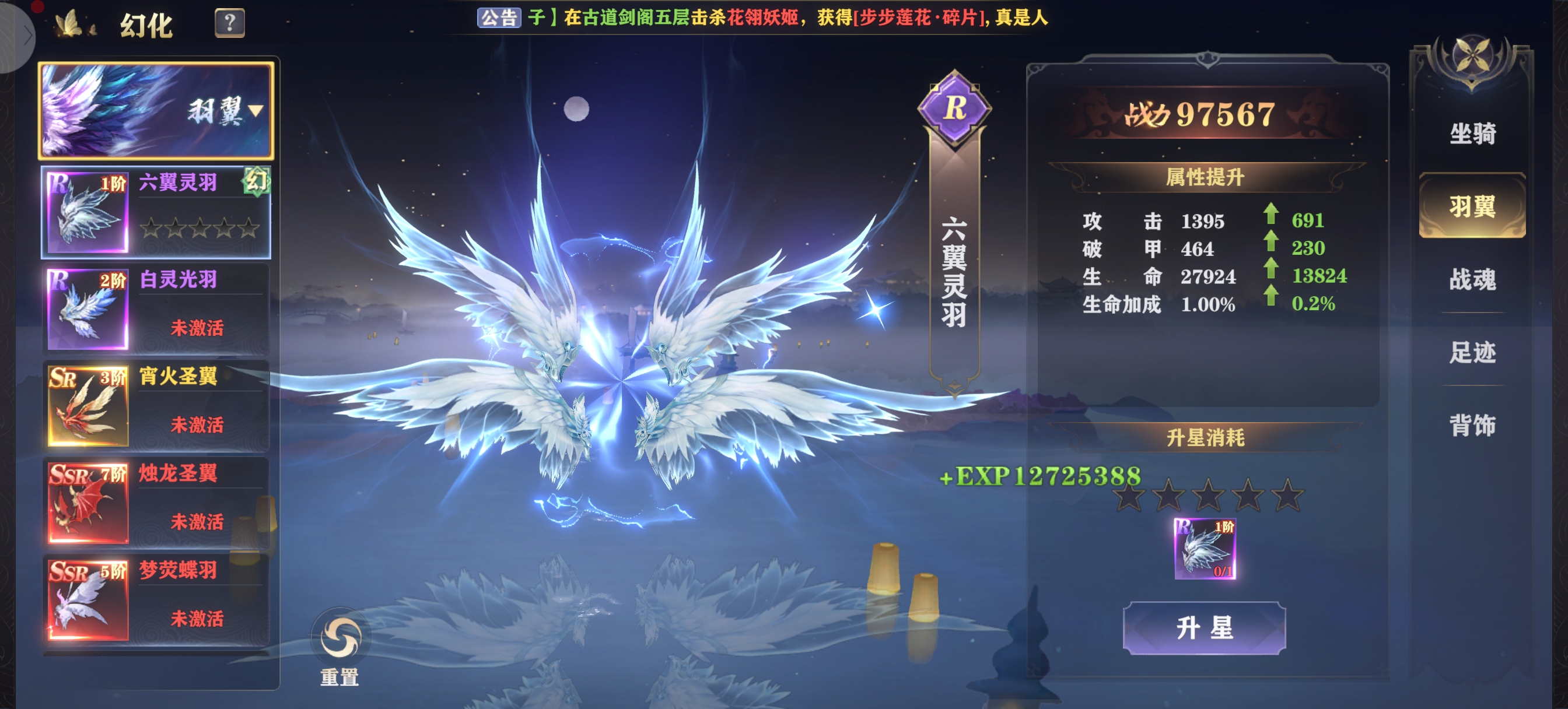Select the 六翼灵羽 wing entry
1568x709 pixels.
pyautogui.click(x=156, y=211)
